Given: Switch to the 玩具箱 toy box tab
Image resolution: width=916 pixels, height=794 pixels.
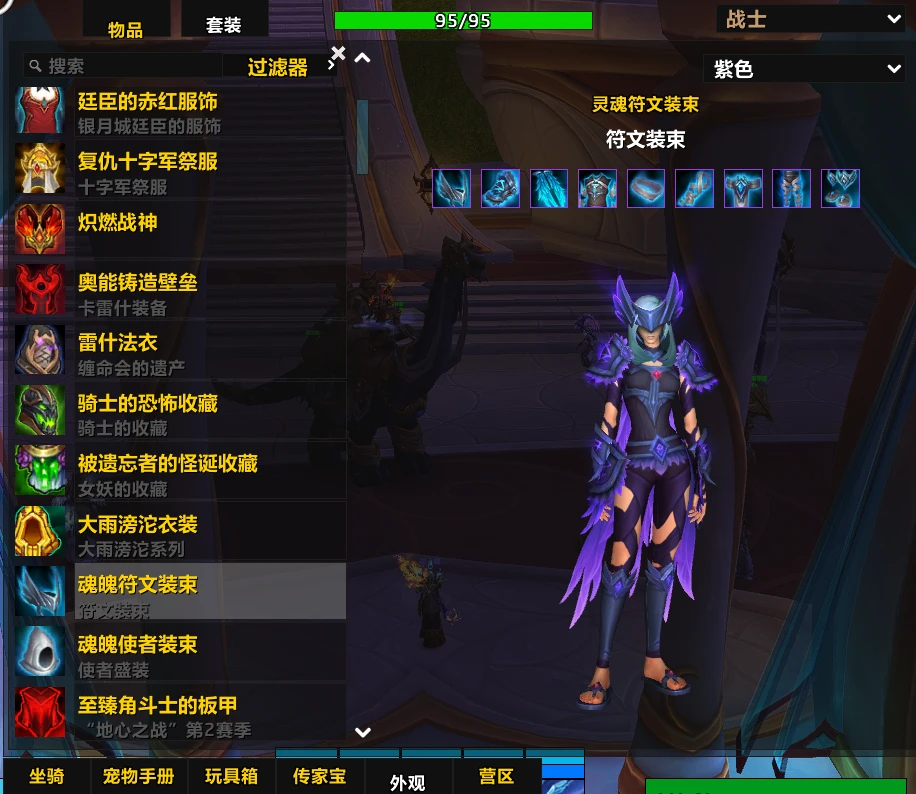Looking at the screenshot, I should pos(232,776).
